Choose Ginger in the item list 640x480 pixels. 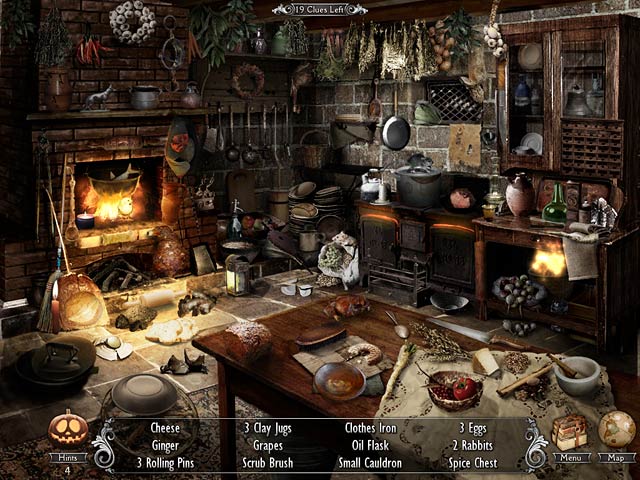click(165, 445)
